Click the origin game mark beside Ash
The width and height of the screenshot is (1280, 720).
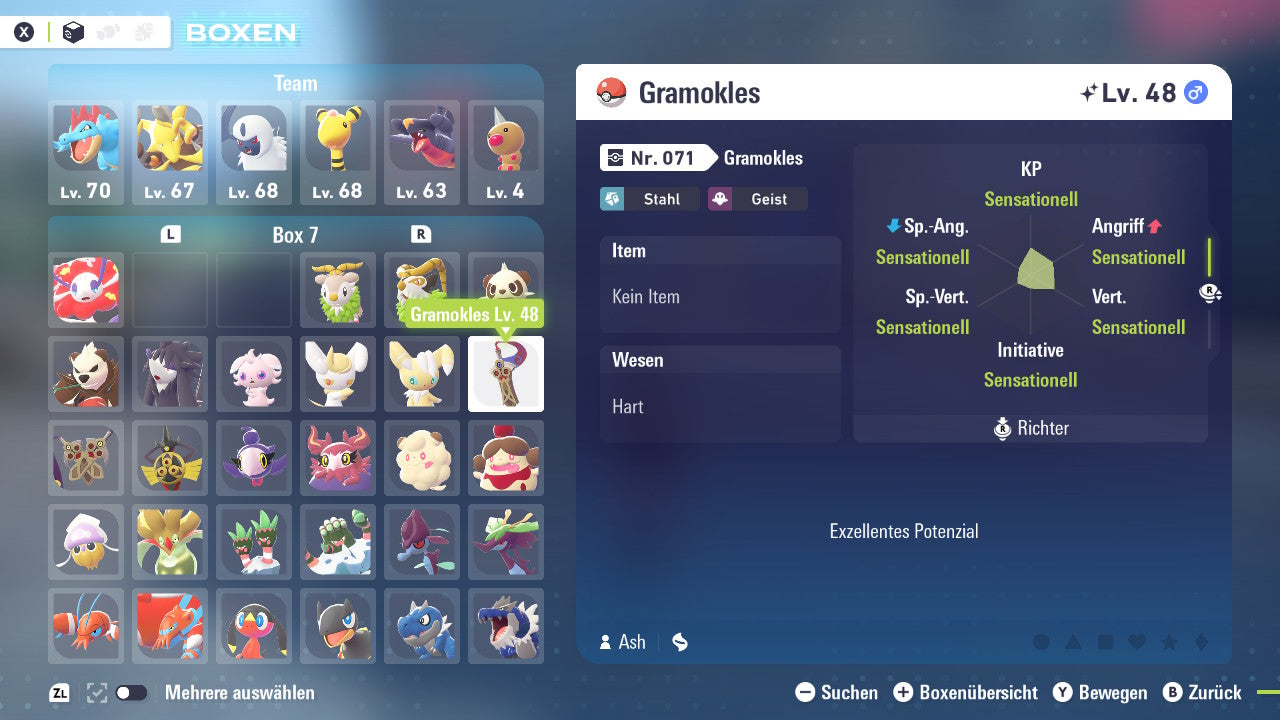pyautogui.click(x=679, y=642)
